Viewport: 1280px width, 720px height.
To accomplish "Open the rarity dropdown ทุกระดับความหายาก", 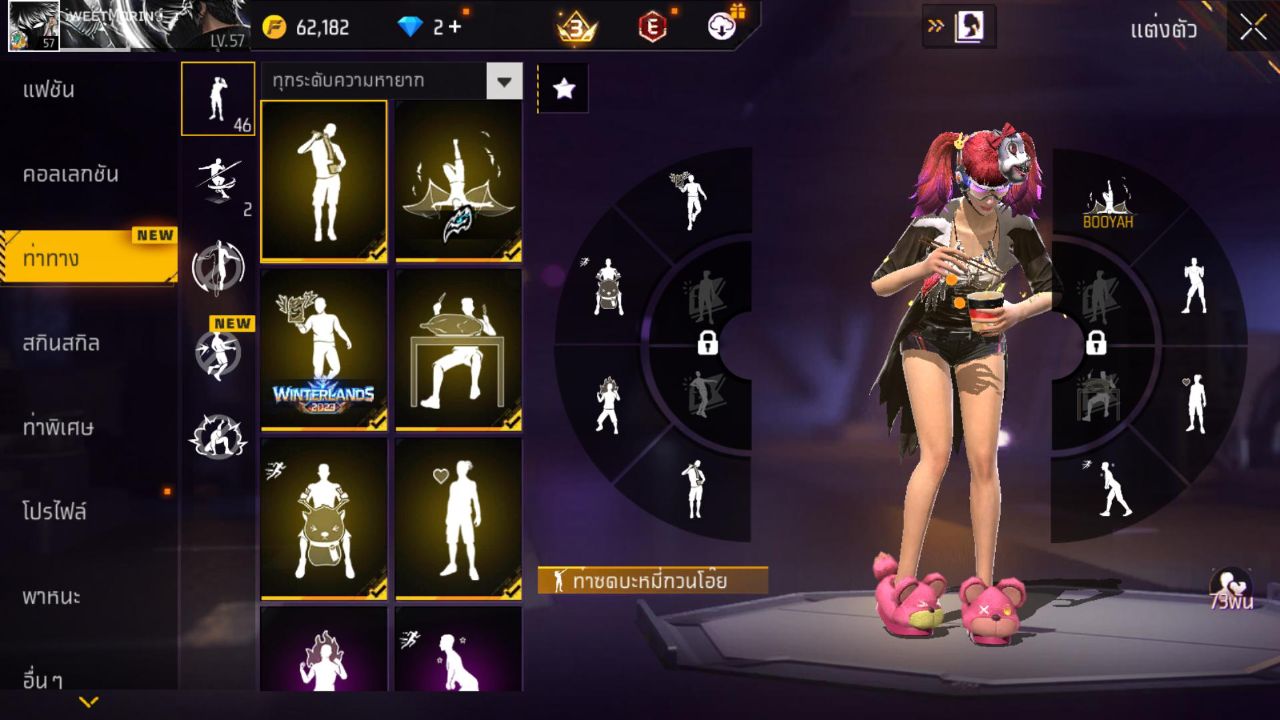I will coord(390,82).
